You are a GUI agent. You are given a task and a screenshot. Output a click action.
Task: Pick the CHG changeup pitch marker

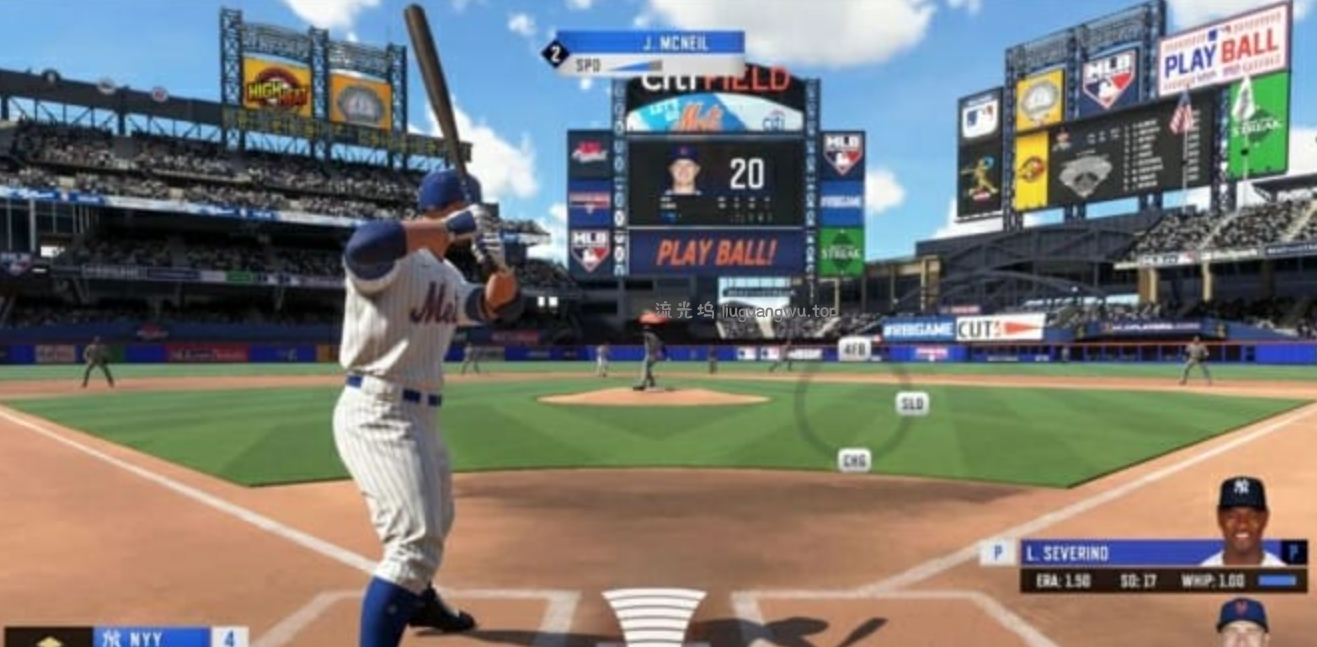point(854,460)
